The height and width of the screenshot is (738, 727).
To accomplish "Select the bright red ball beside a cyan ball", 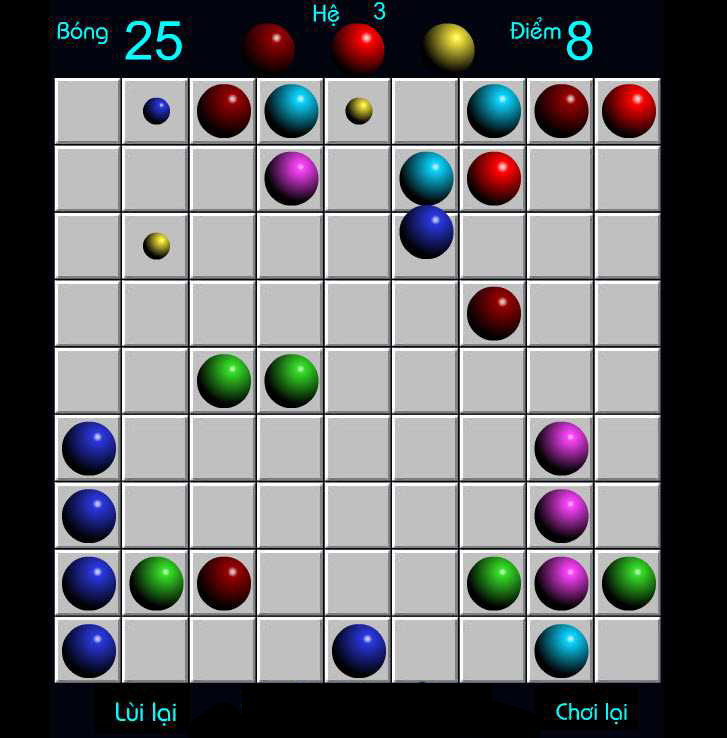I will pos(494,178).
